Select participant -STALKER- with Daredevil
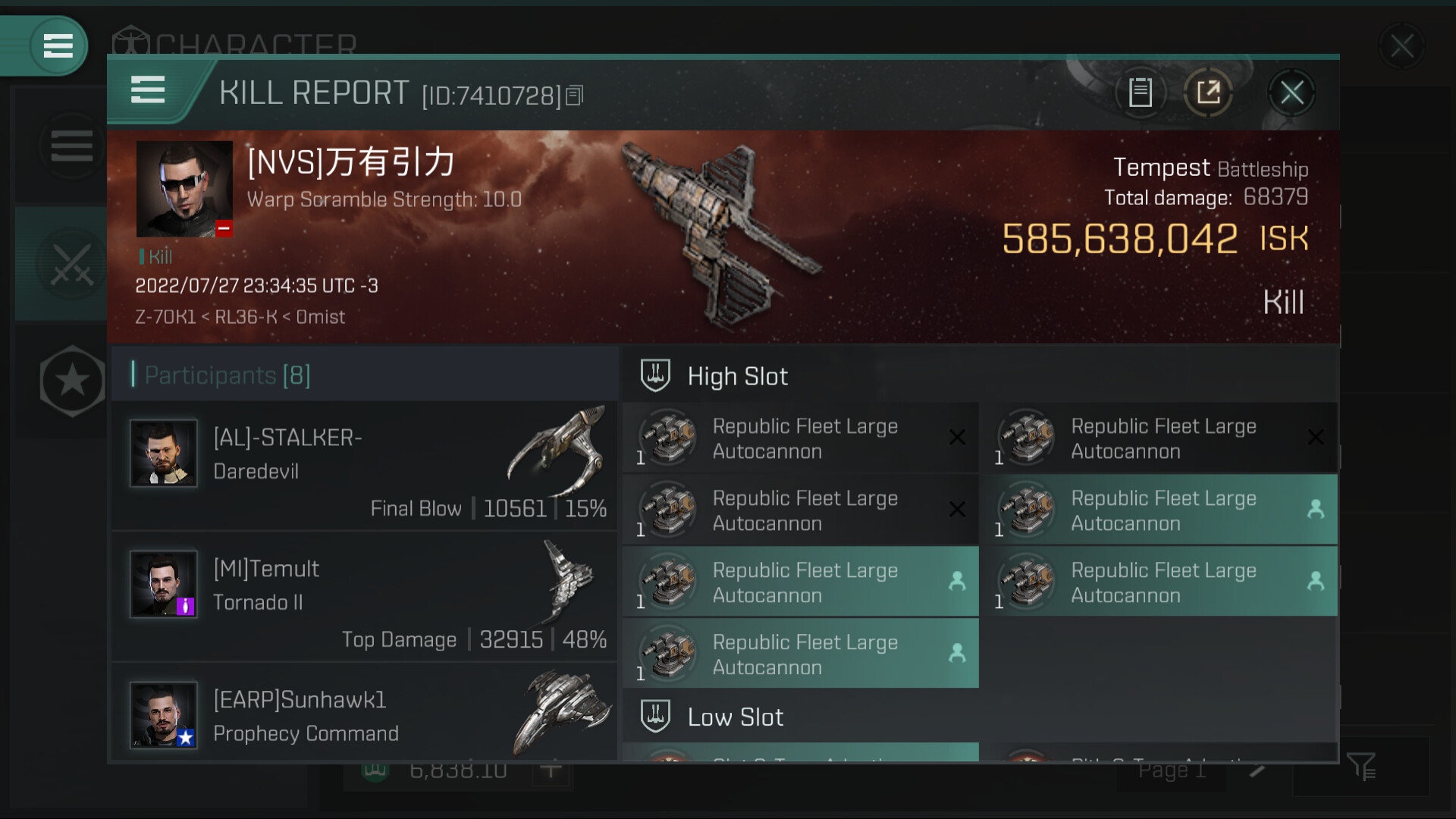The height and width of the screenshot is (819, 1456). pyautogui.click(x=364, y=466)
